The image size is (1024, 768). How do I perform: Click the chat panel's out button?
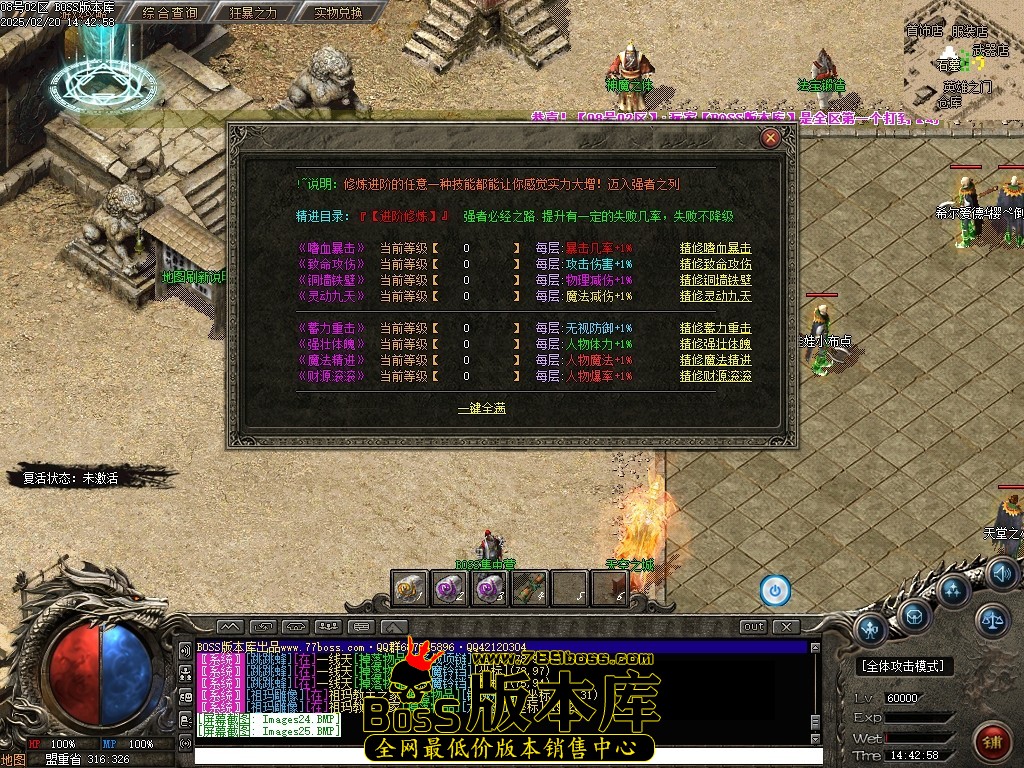(x=754, y=627)
